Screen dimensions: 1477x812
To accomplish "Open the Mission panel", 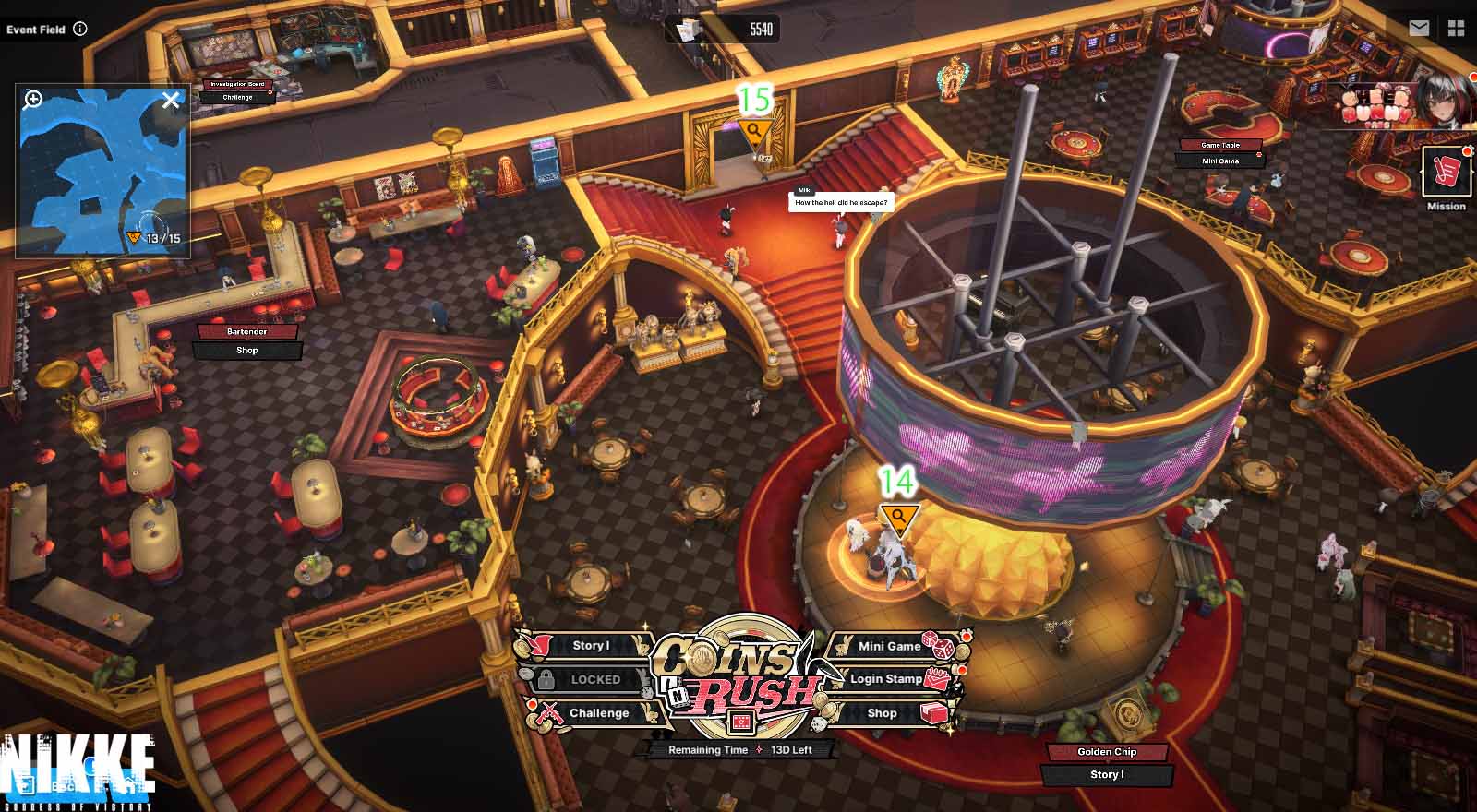I will pyautogui.click(x=1446, y=173).
